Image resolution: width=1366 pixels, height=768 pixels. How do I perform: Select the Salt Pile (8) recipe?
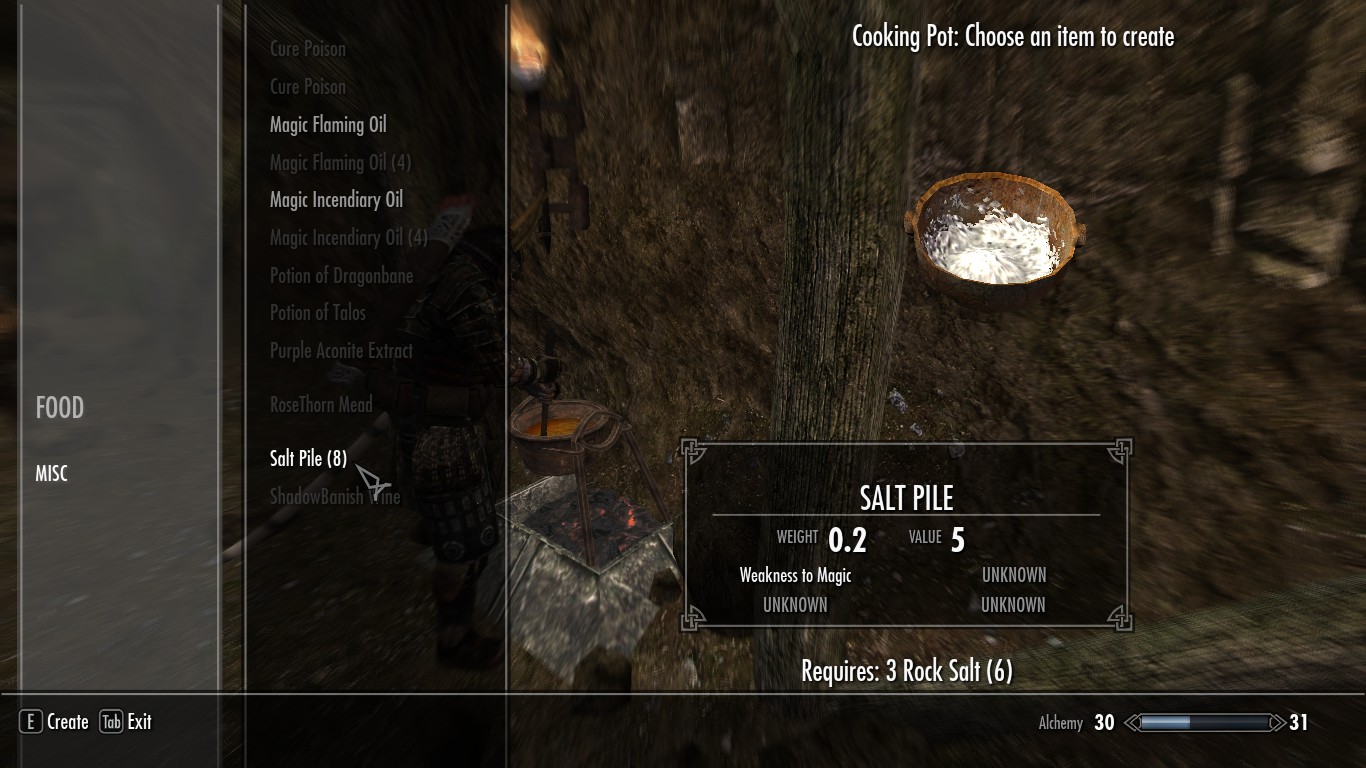point(308,459)
